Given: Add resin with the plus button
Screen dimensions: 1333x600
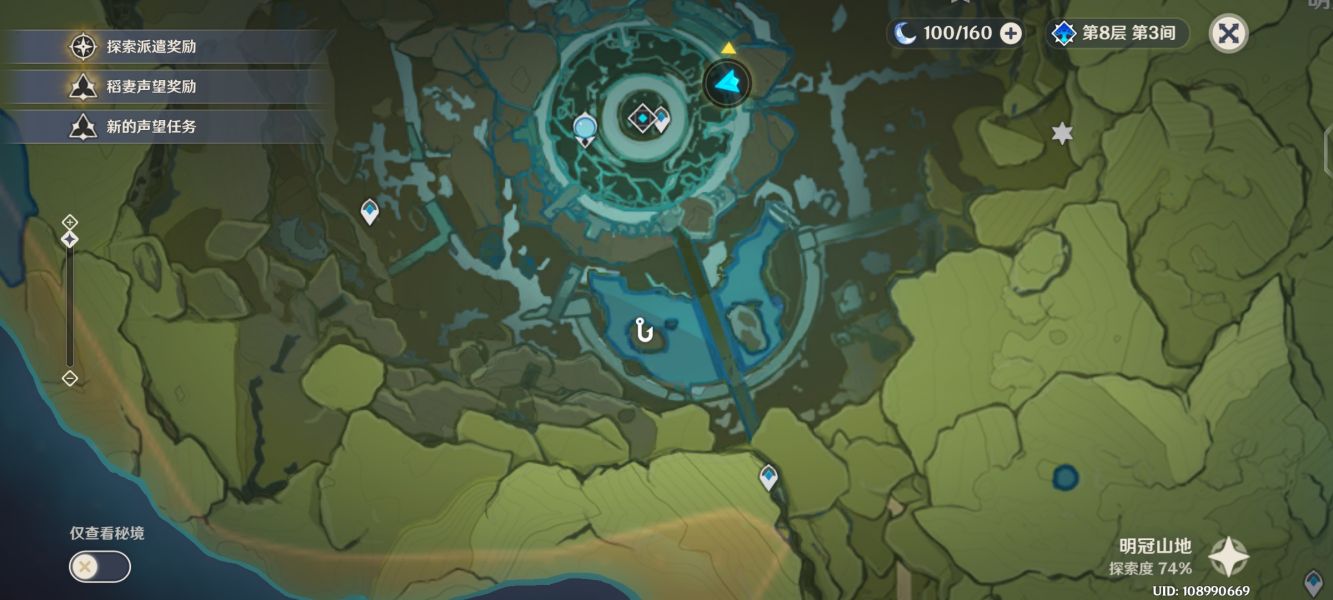Looking at the screenshot, I should tap(1011, 33).
